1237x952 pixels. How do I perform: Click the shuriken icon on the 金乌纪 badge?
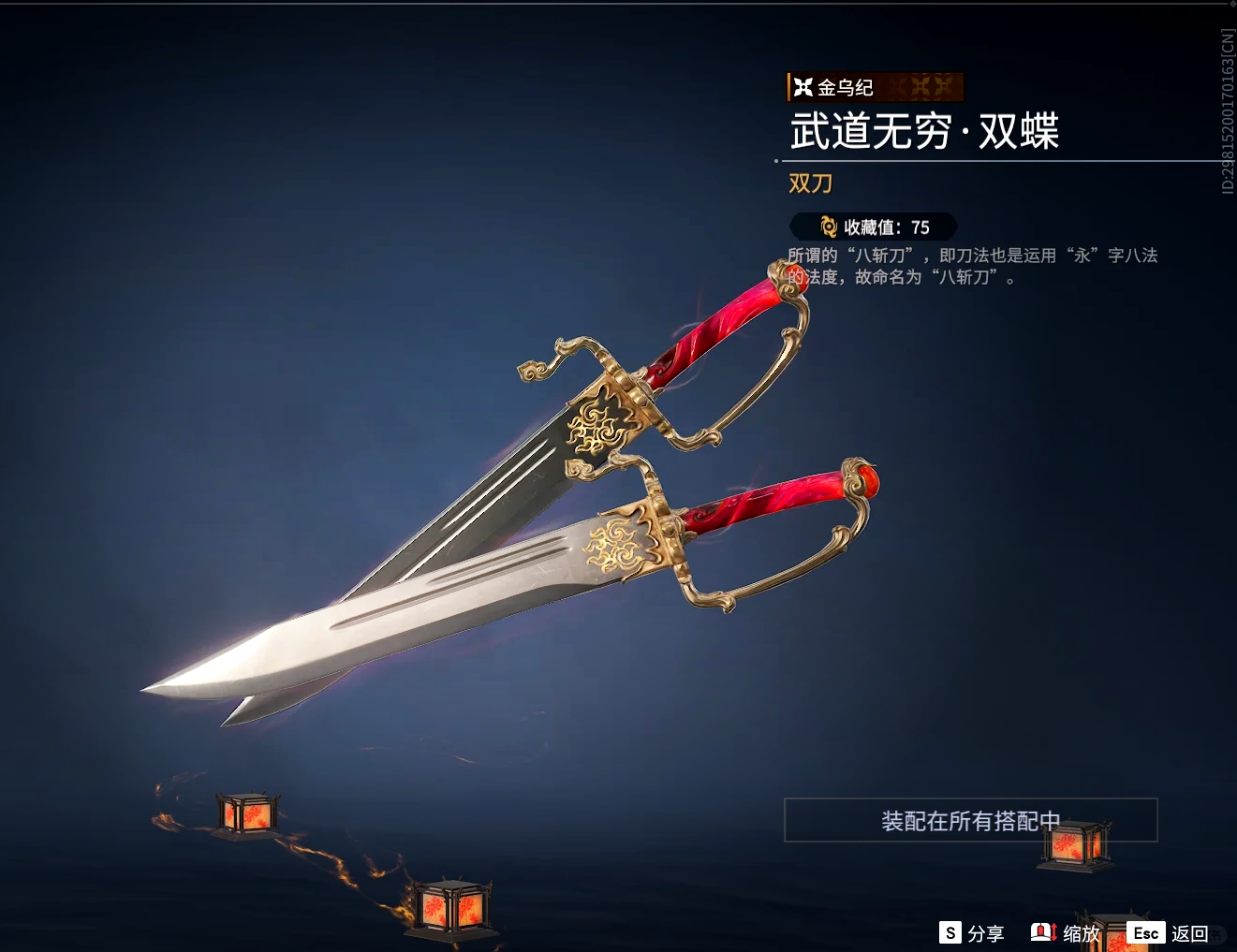[x=805, y=87]
